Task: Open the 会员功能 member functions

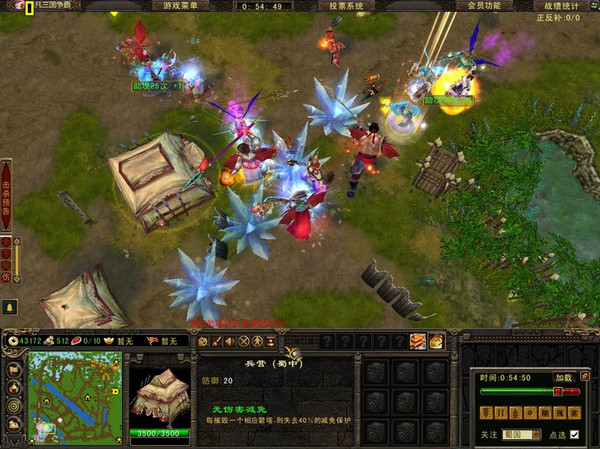Action: tap(483, 6)
